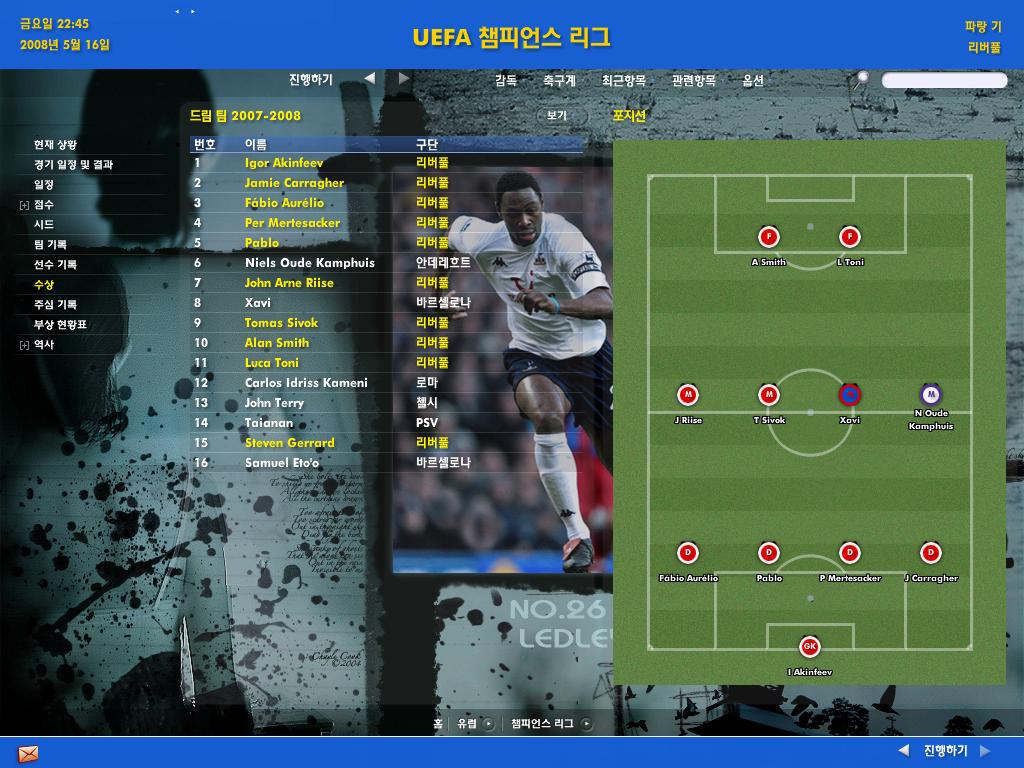Click the 보기 view button
Image resolution: width=1024 pixels, height=768 pixels.
point(557,116)
